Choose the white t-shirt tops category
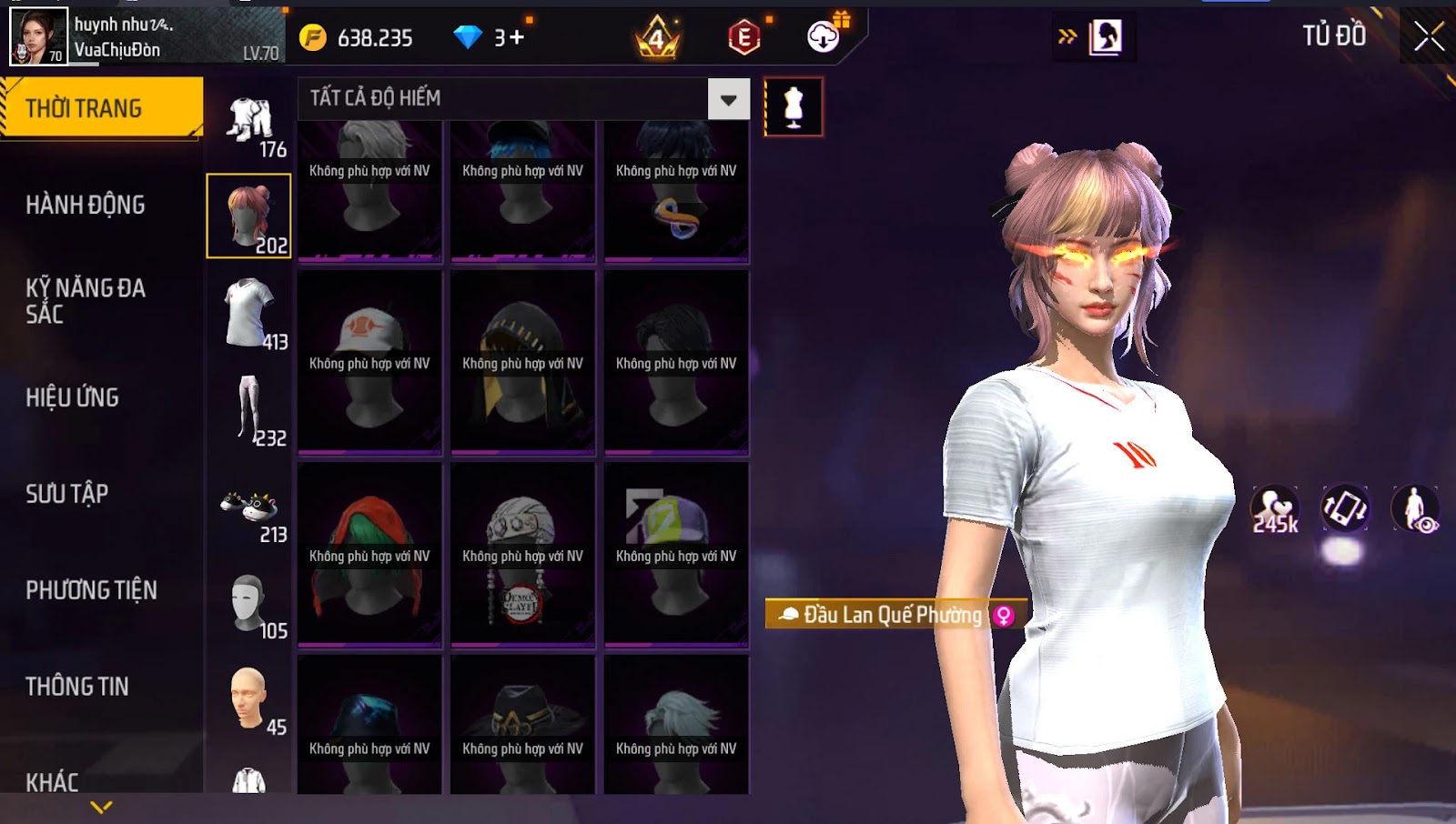The width and height of the screenshot is (1456, 824). tap(249, 314)
